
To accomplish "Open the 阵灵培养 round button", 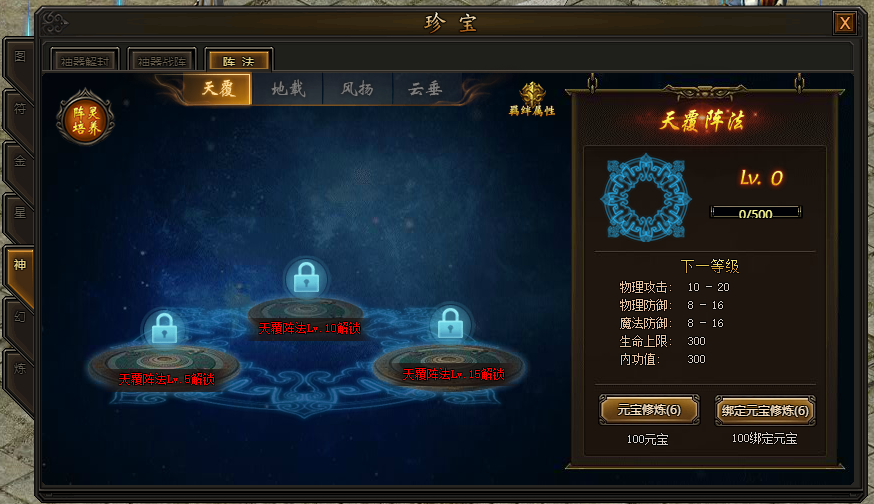I will (x=86, y=119).
